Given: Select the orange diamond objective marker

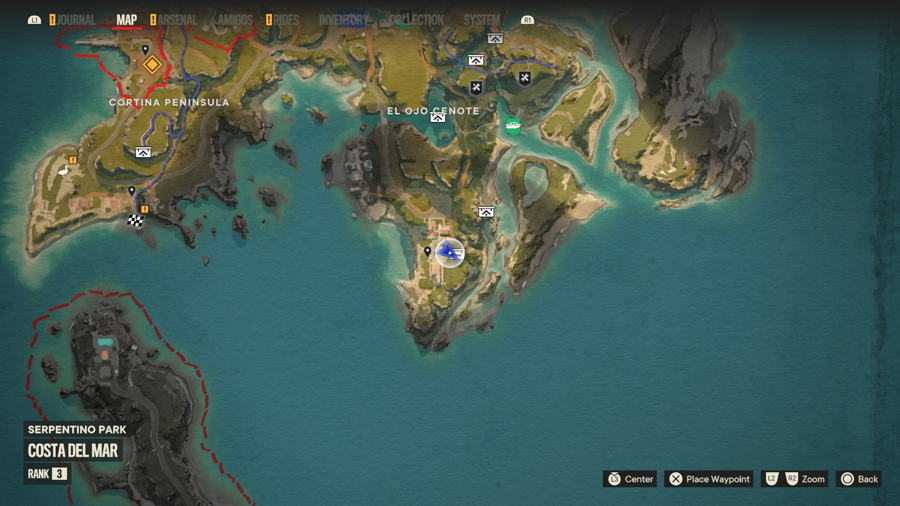Looking at the screenshot, I should click(152, 65).
